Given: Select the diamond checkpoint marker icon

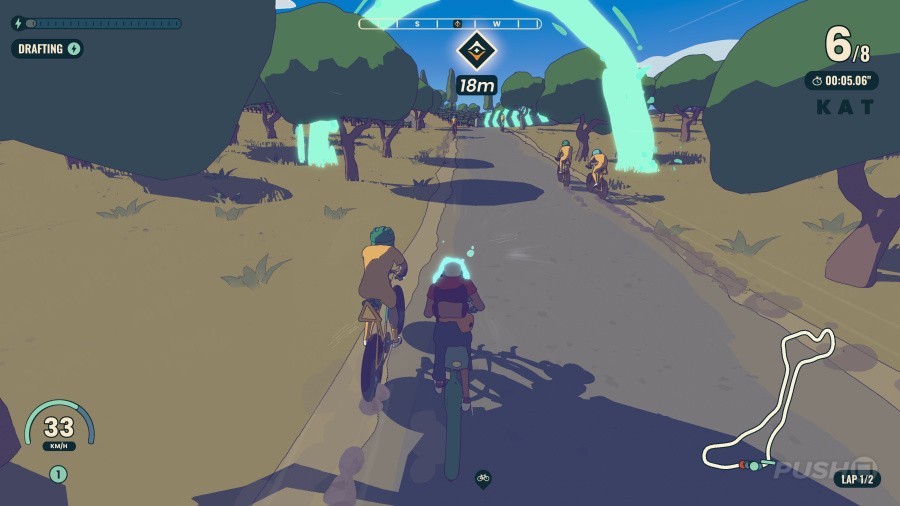Looking at the screenshot, I should click(x=476, y=50).
